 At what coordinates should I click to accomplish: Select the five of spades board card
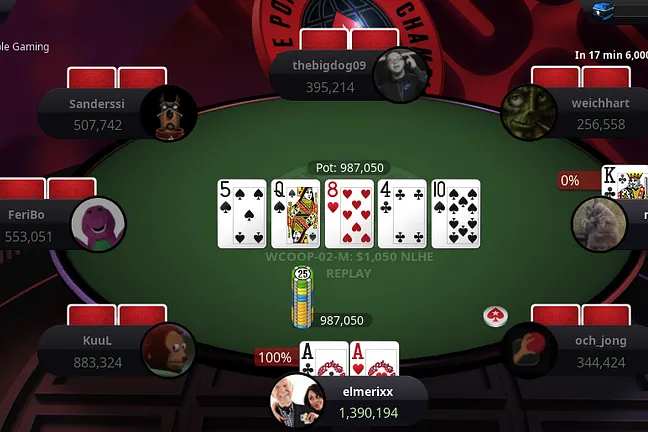tap(242, 213)
